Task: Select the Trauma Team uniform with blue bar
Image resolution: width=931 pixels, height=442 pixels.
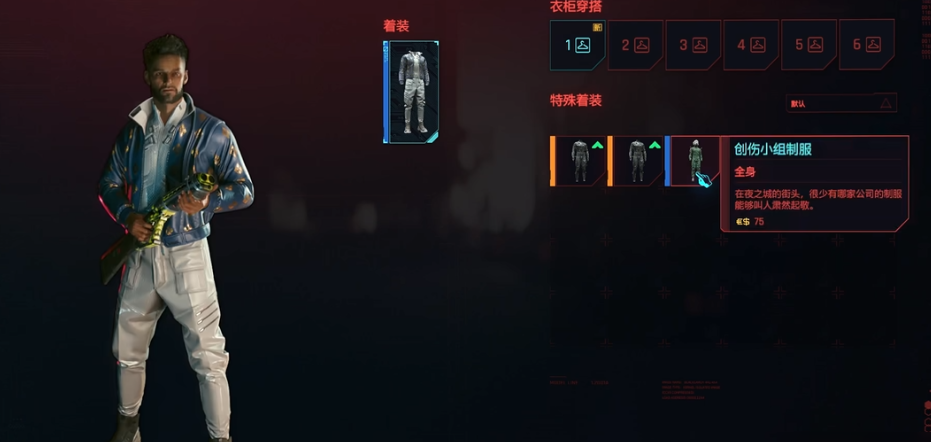Action: (x=693, y=161)
